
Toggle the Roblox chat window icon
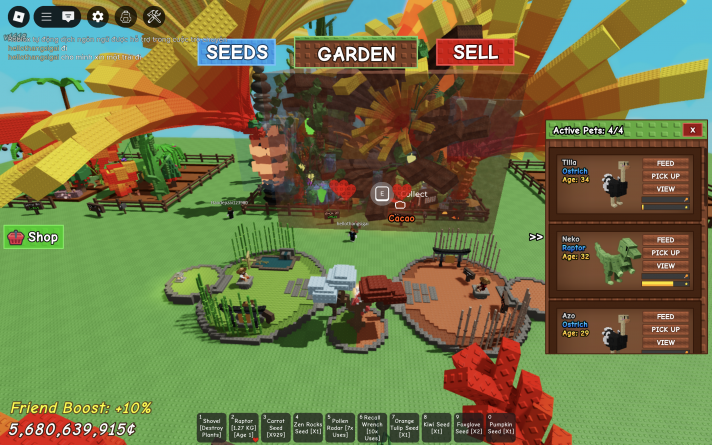point(68,17)
